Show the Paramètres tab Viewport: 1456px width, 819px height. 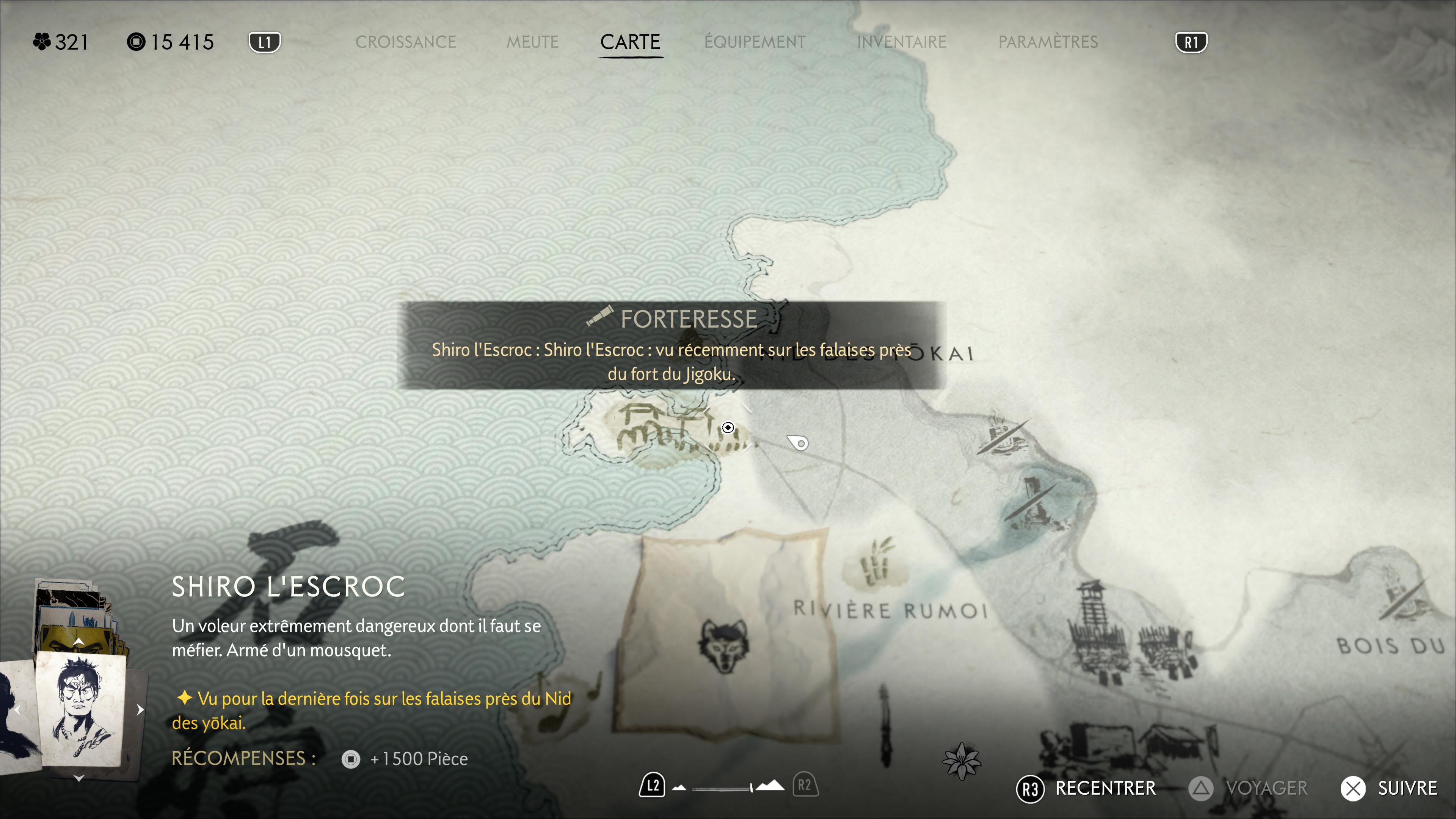(1048, 42)
